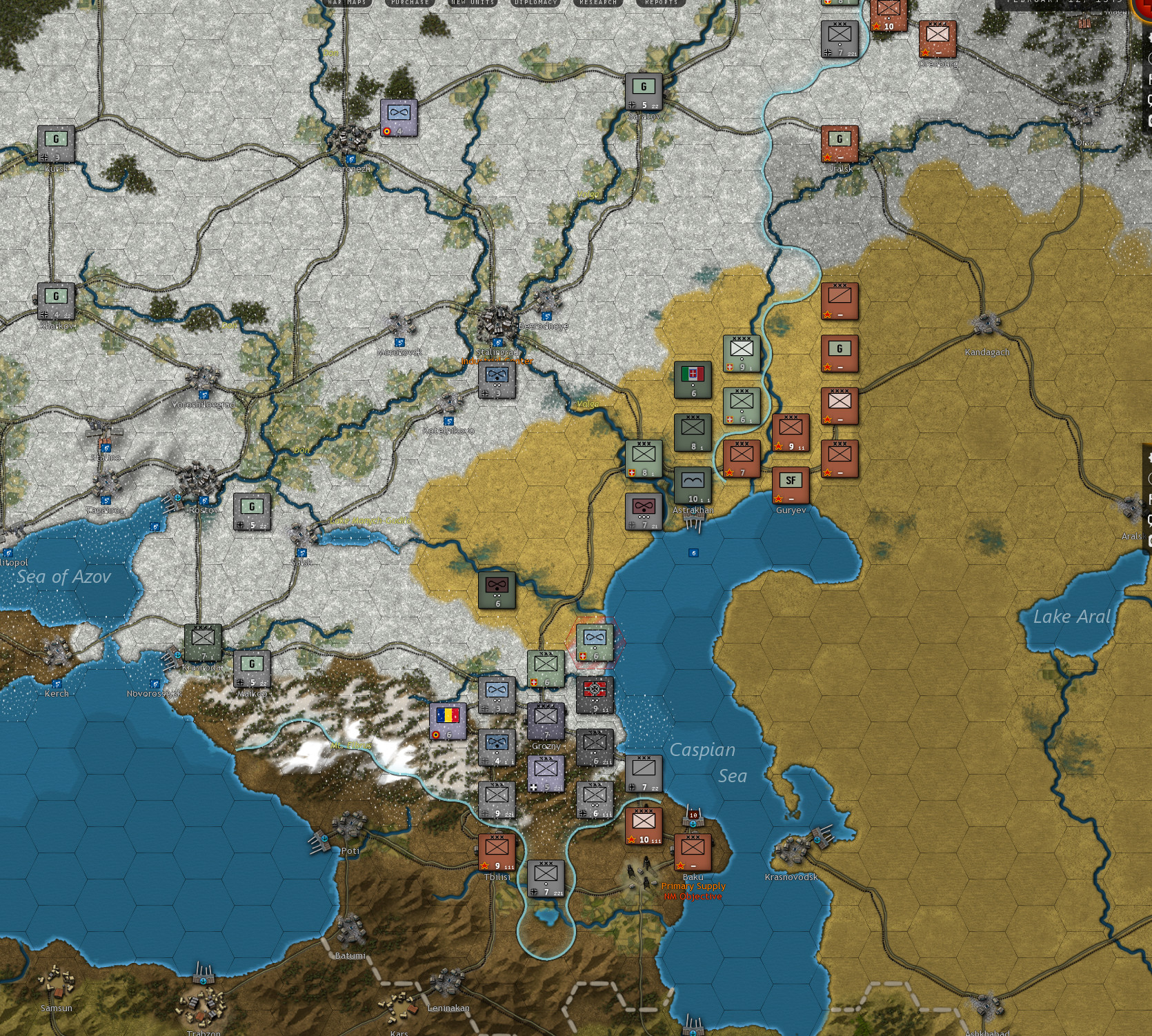1152x1036 pixels.
Task: Select the German HQ unit at Maikop
Action: (252, 669)
